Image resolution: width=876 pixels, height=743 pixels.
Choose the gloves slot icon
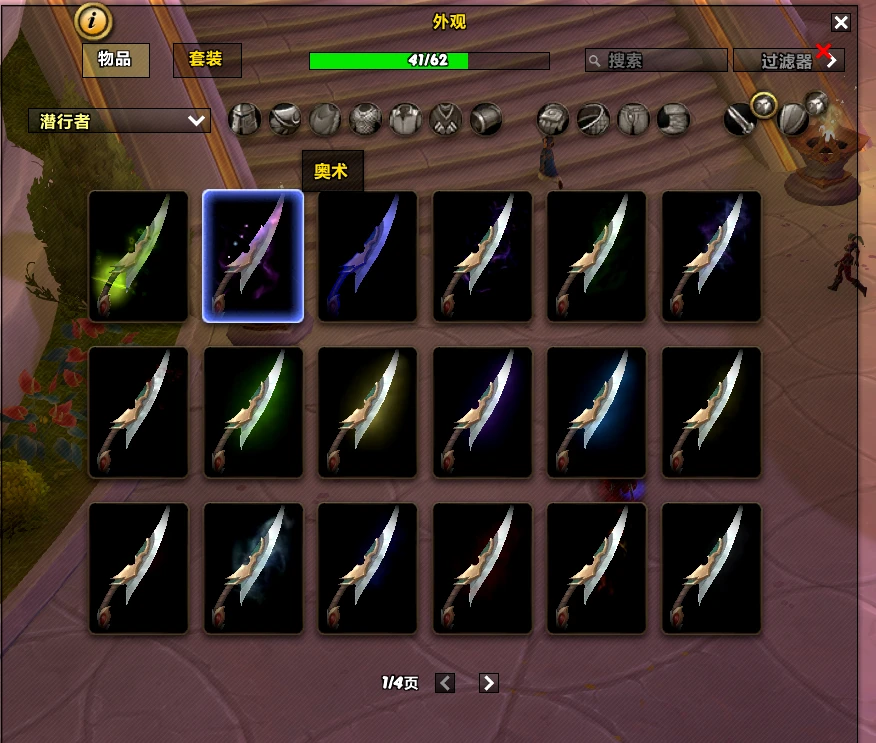coord(553,120)
